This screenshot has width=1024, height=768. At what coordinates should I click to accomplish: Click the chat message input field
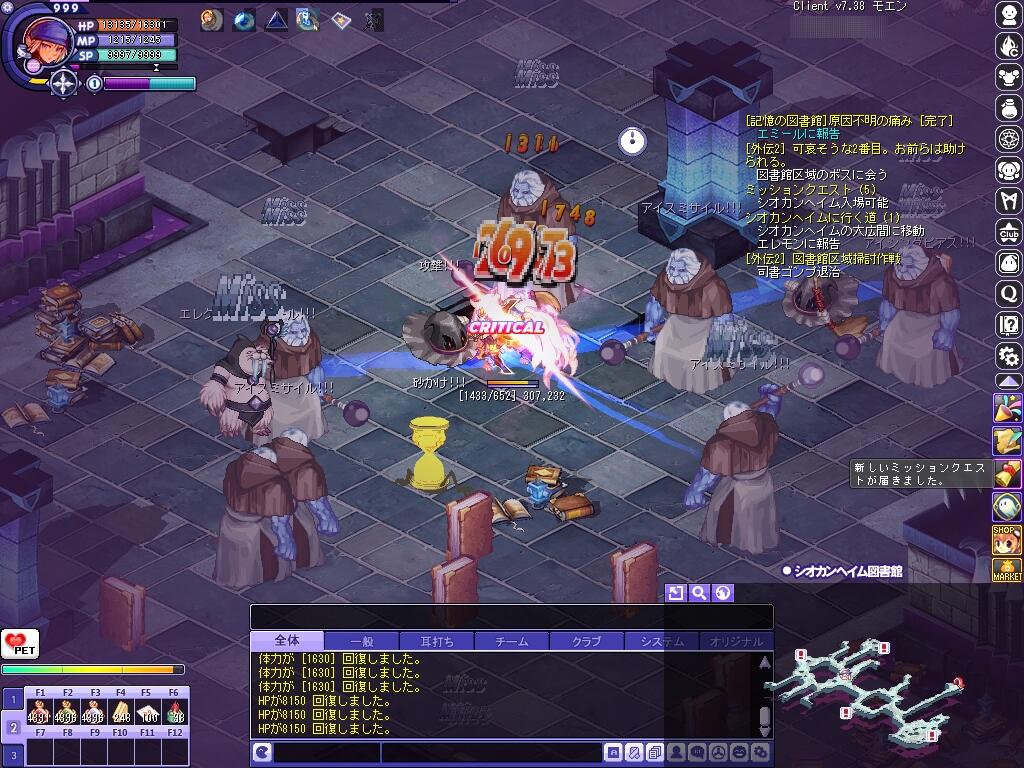[490, 753]
